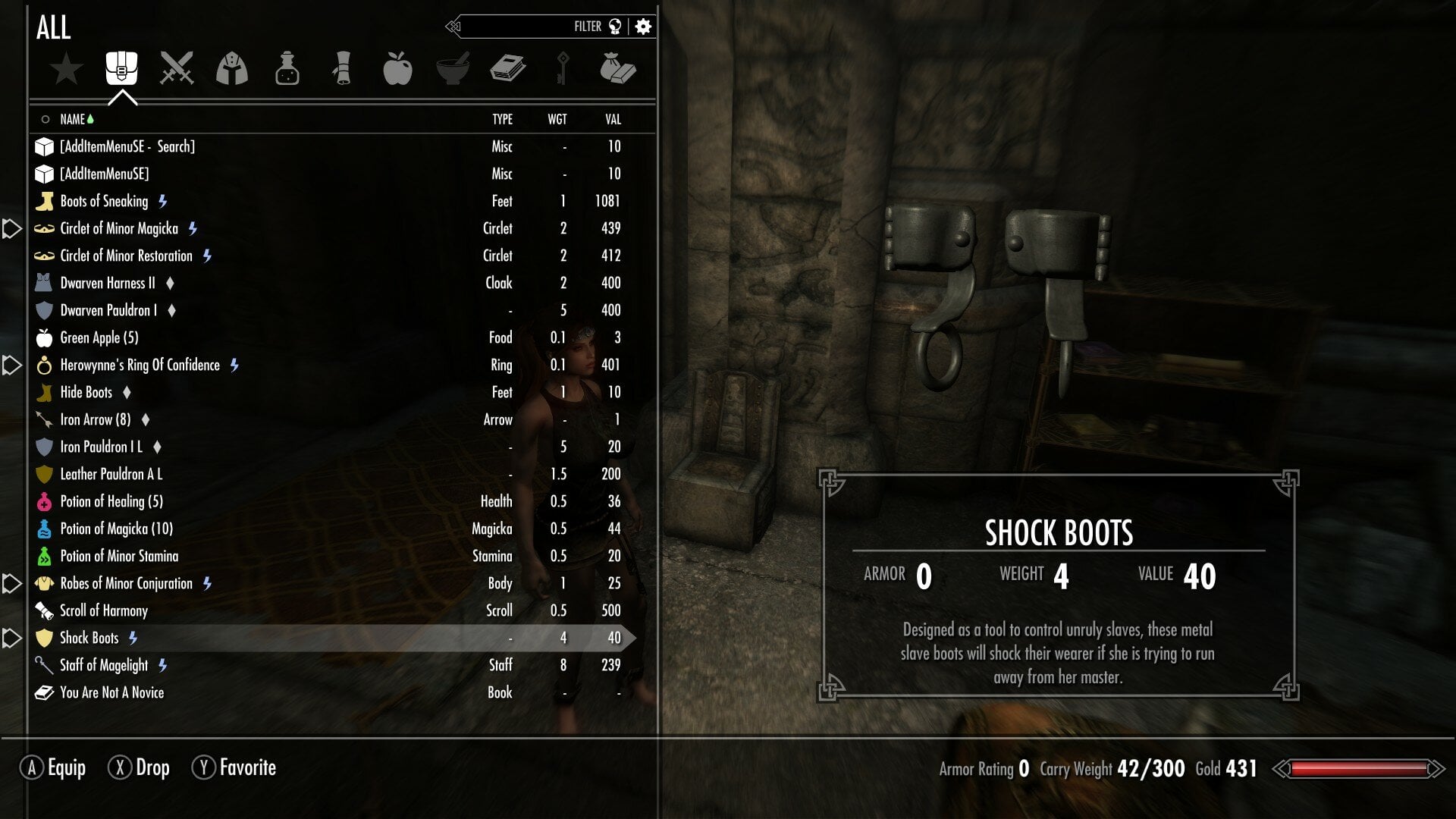1456x819 pixels.
Task: Select Herowynne's Ring Of Confidence
Action: 140,365
